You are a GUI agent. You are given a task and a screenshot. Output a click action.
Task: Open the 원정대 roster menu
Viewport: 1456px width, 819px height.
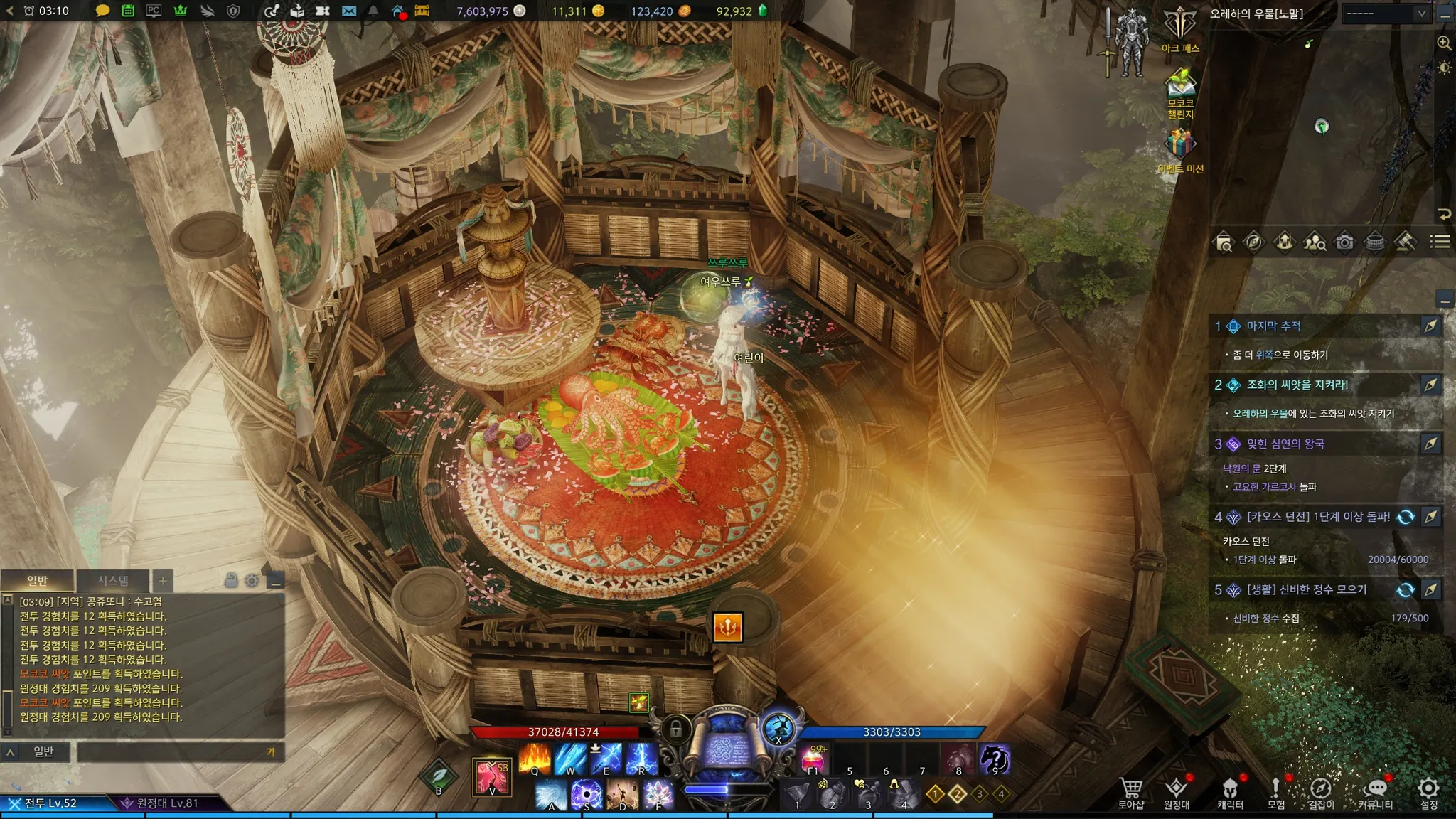point(1176,792)
